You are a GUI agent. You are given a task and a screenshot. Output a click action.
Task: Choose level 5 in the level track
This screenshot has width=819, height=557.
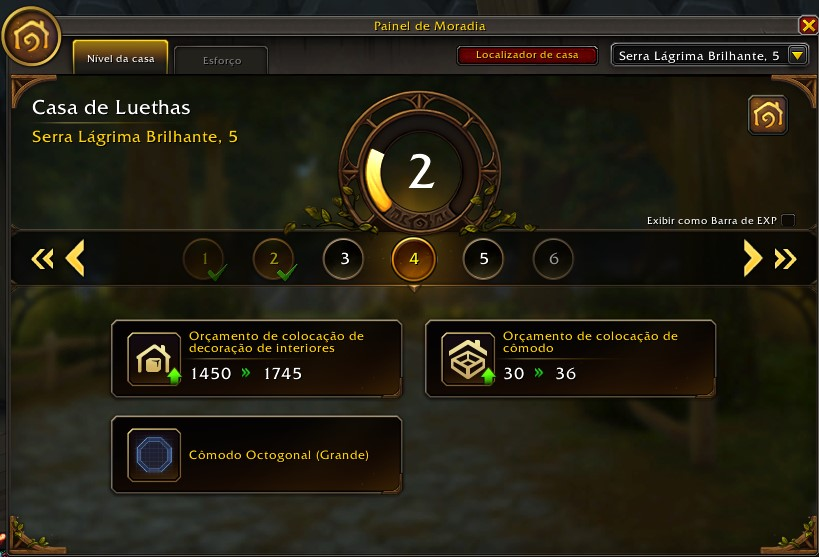coord(484,259)
